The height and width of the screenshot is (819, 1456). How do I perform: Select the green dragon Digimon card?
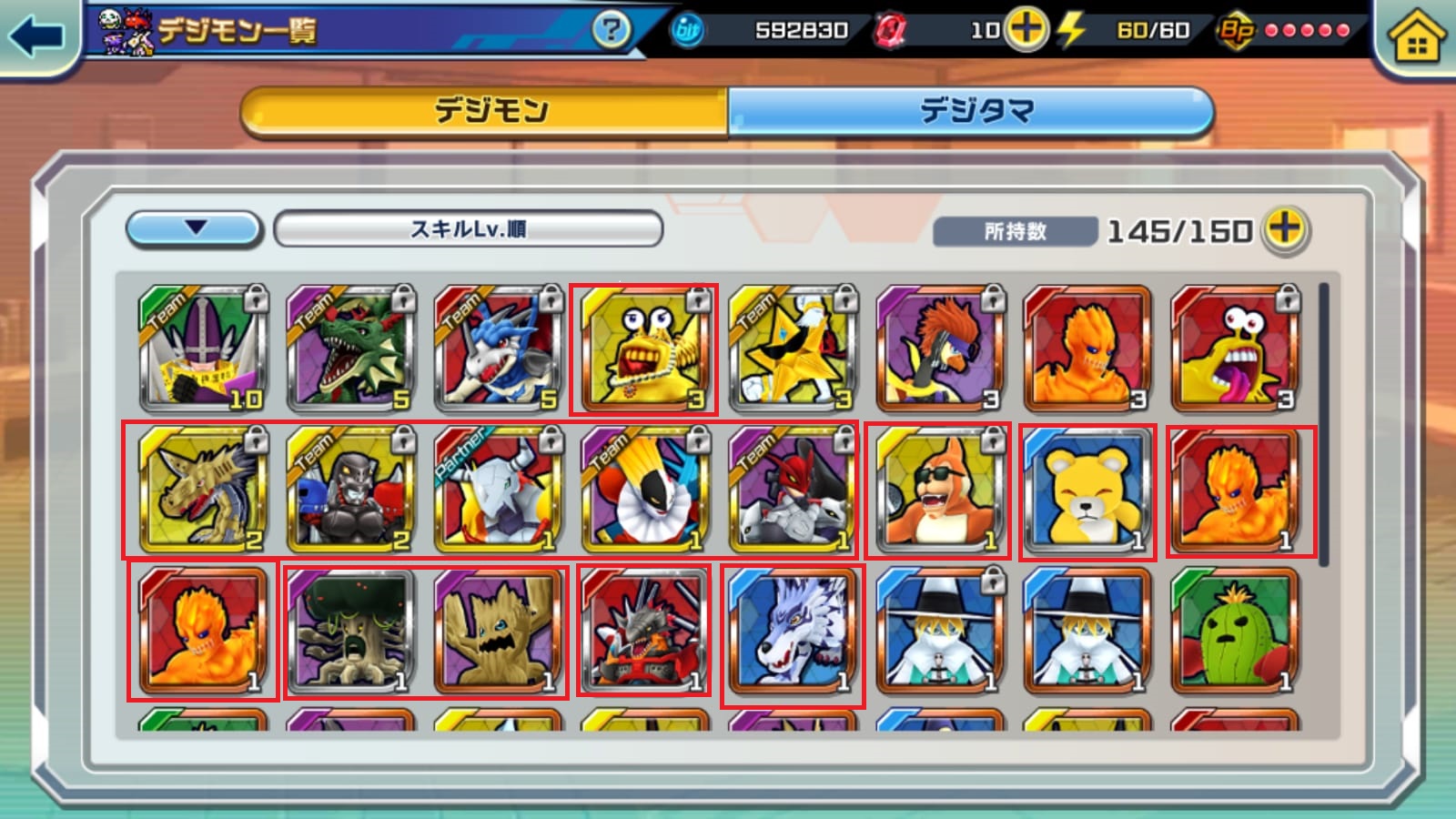coord(350,349)
